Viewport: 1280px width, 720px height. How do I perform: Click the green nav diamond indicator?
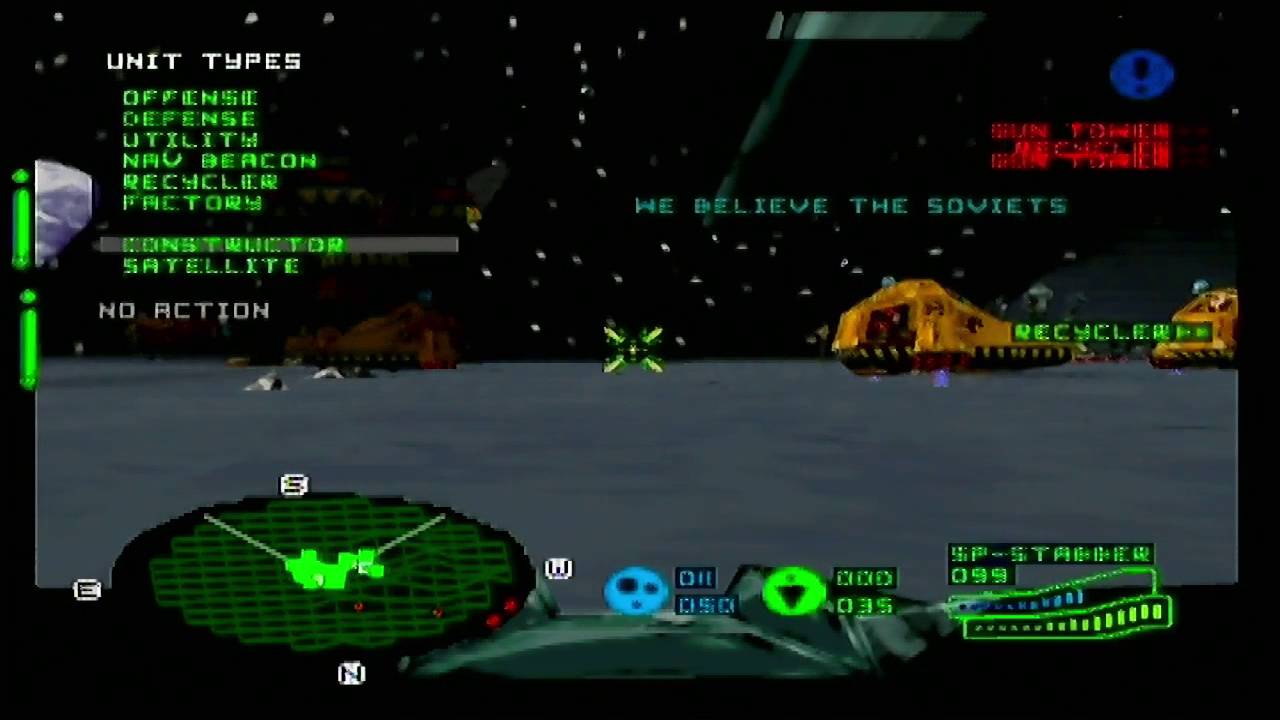point(793,592)
